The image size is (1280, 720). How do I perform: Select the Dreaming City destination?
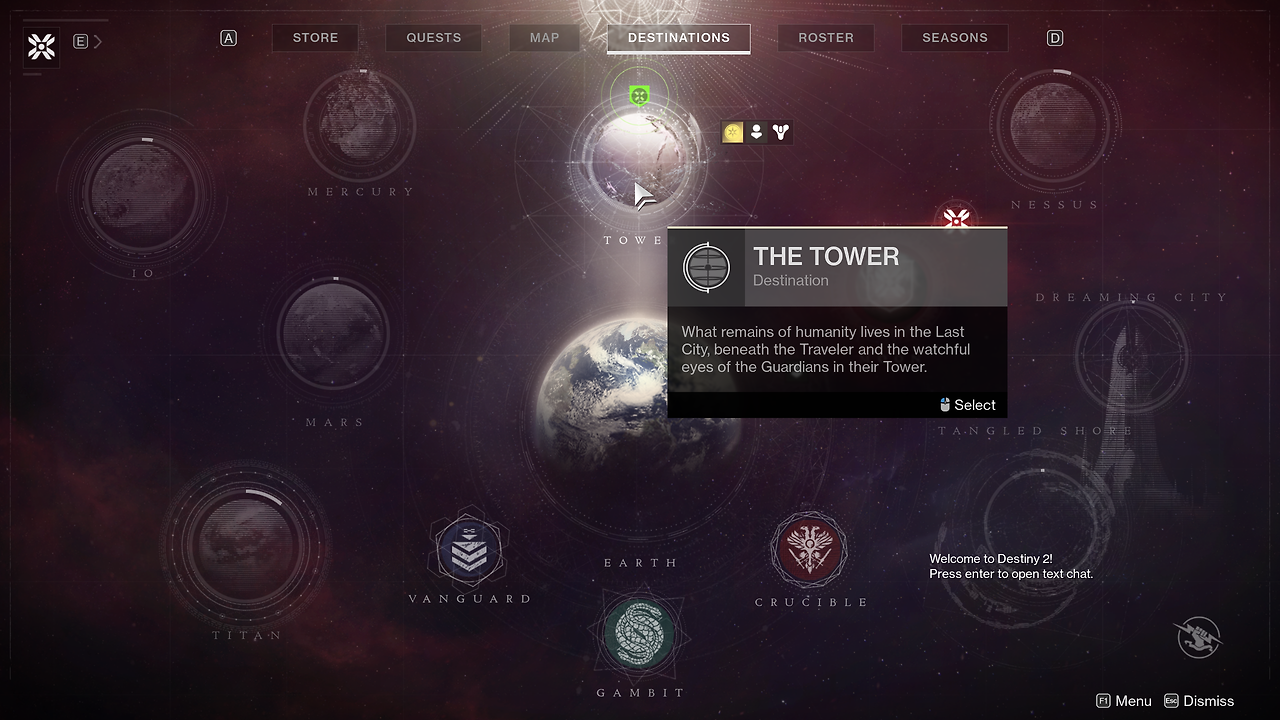tap(1132, 355)
